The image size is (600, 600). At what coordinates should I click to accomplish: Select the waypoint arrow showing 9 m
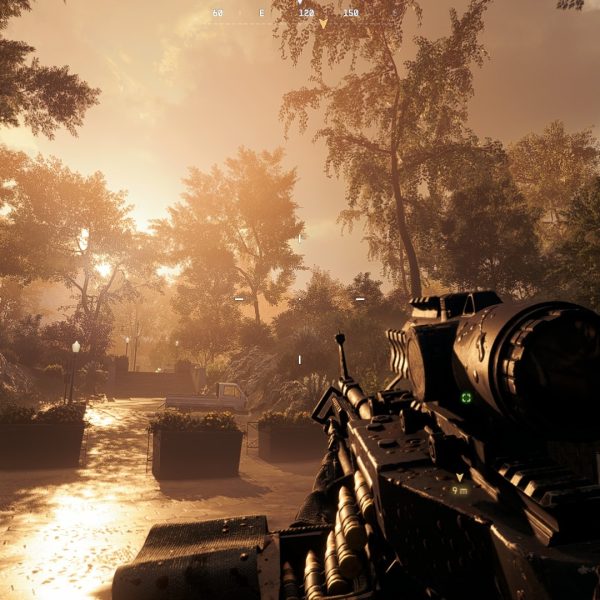coord(459,478)
